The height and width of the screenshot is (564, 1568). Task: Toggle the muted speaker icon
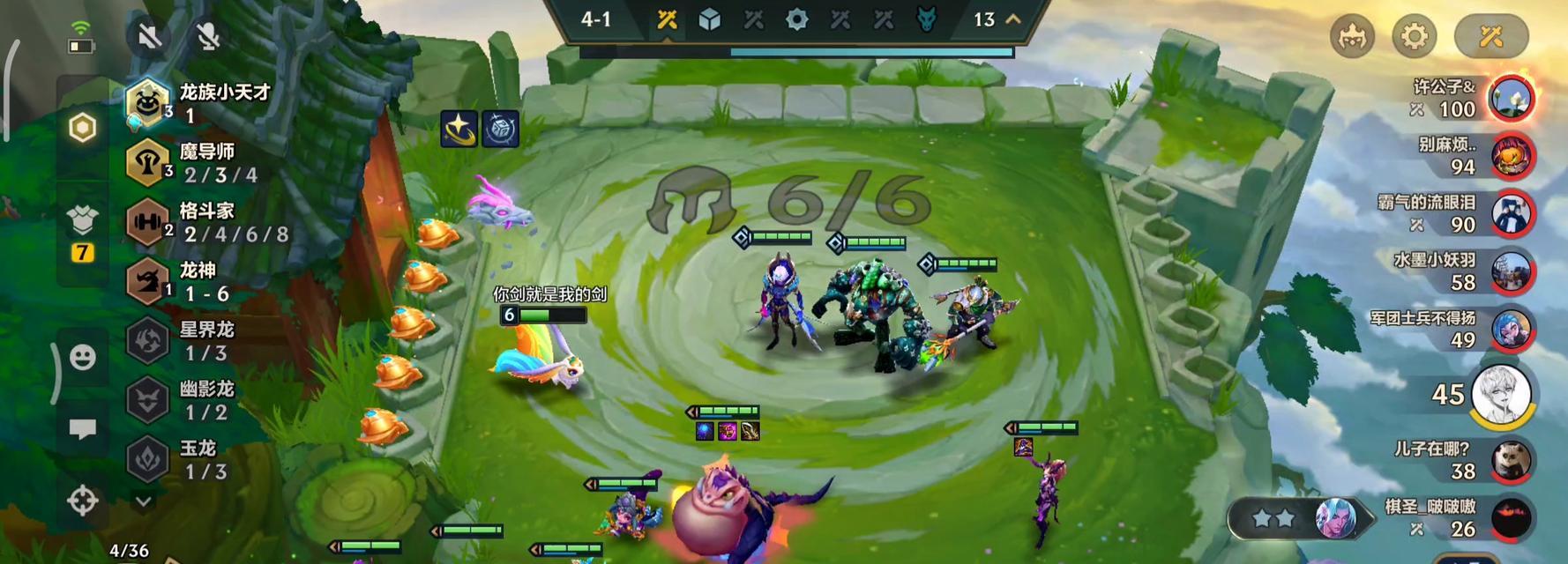tap(149, 36)
